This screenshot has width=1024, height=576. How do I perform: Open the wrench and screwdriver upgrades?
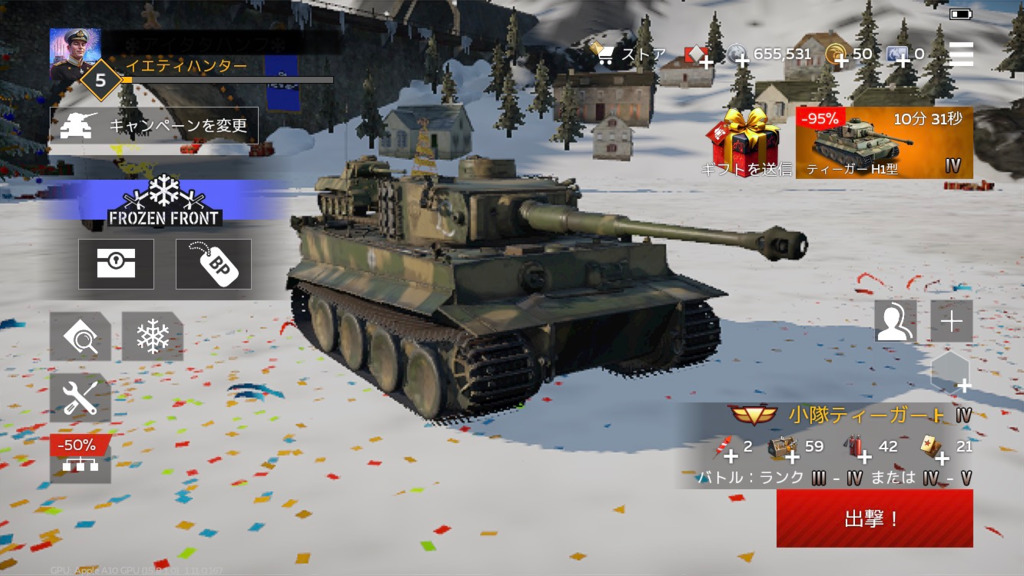point(80,398)
